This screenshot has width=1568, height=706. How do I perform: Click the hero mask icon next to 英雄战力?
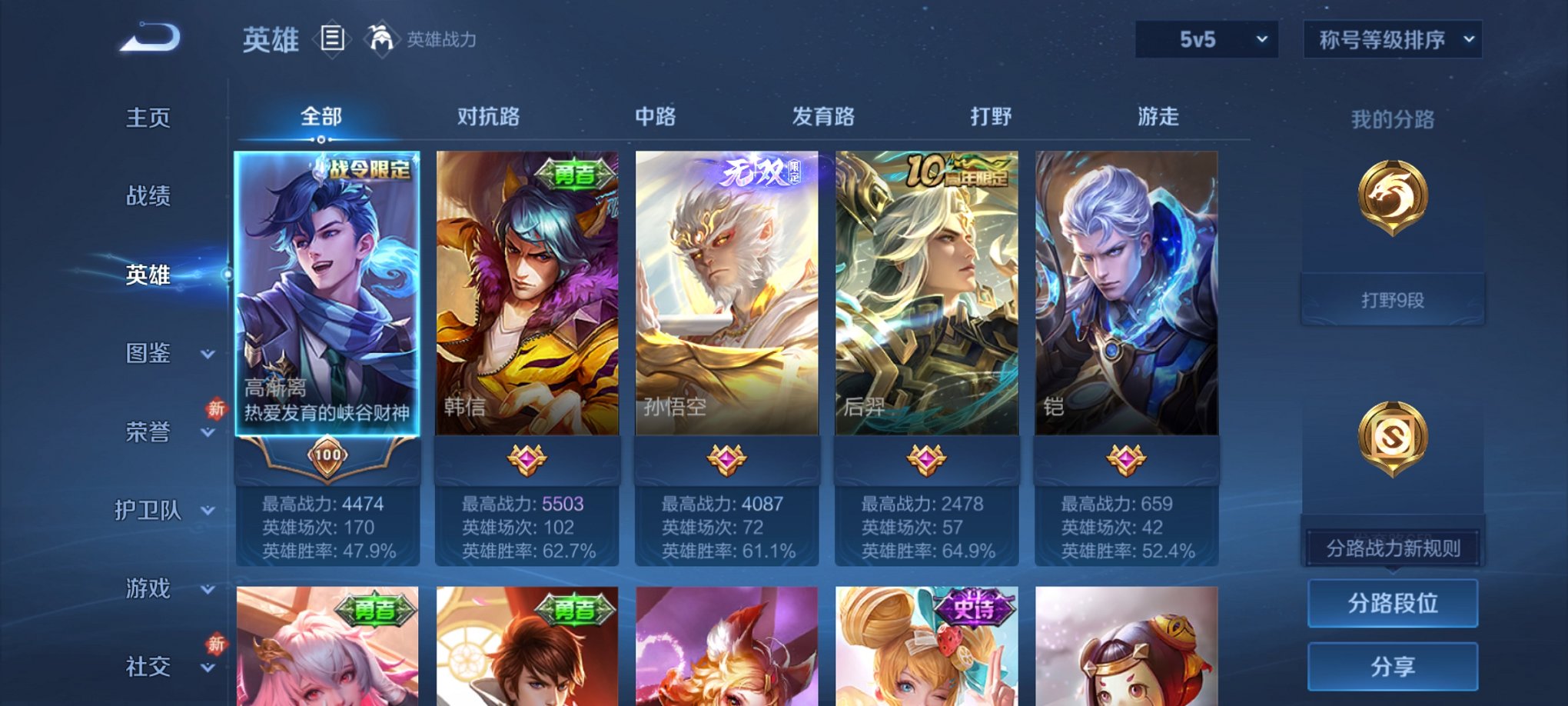tap(380, 37)
